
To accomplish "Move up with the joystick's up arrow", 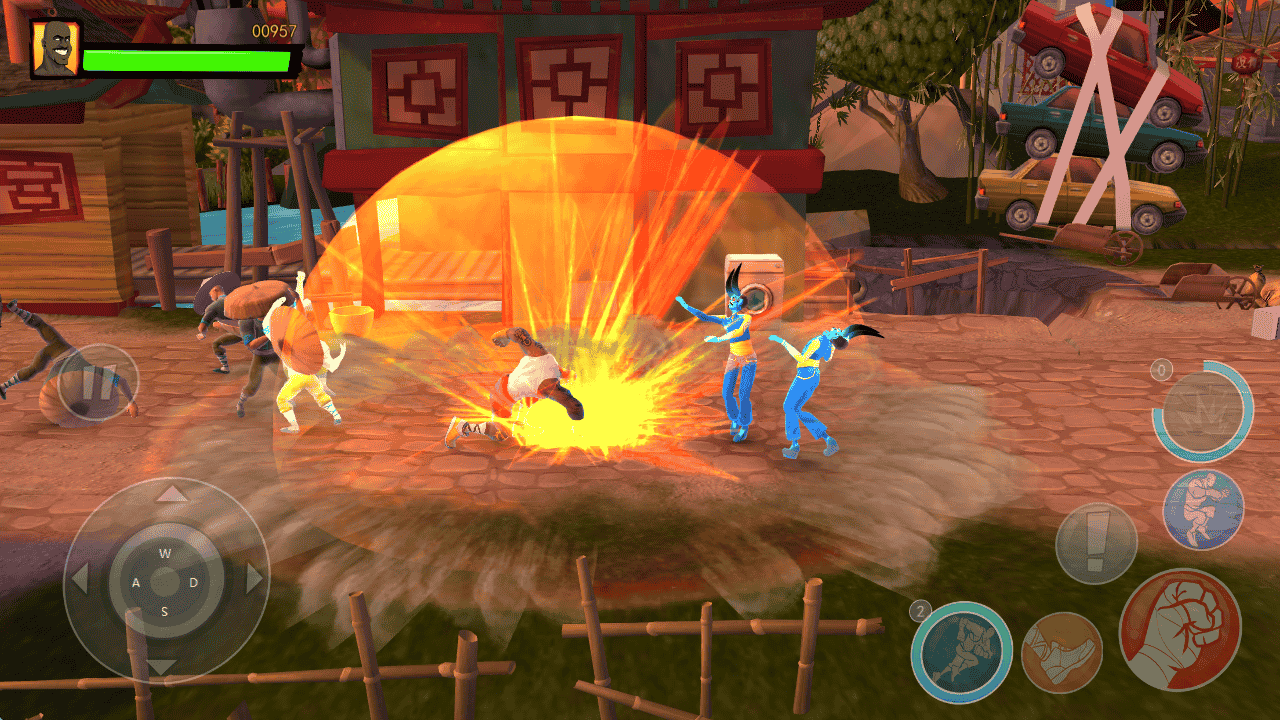I will point(173,493).
